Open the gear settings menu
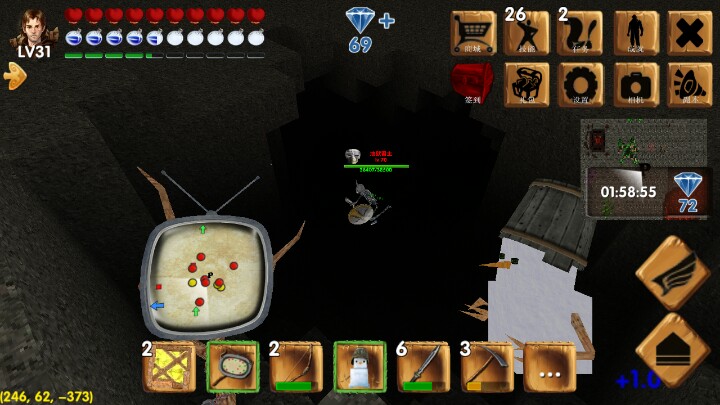This screenshot has width=720, height=405. [x=580, y=84]
